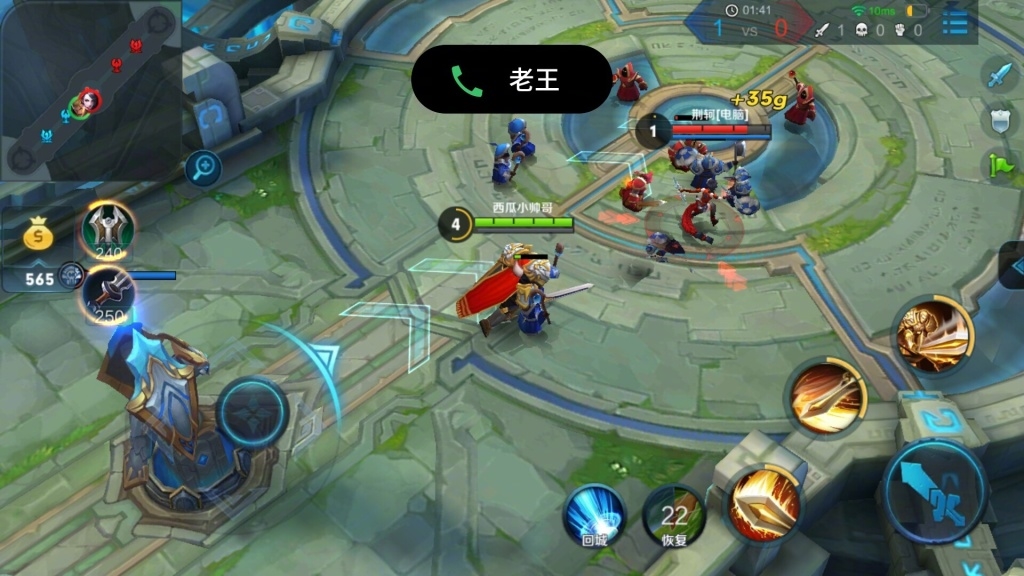Trigger the basic attack button
Viewport: 1024px width, 576px height.
[935, 491]
